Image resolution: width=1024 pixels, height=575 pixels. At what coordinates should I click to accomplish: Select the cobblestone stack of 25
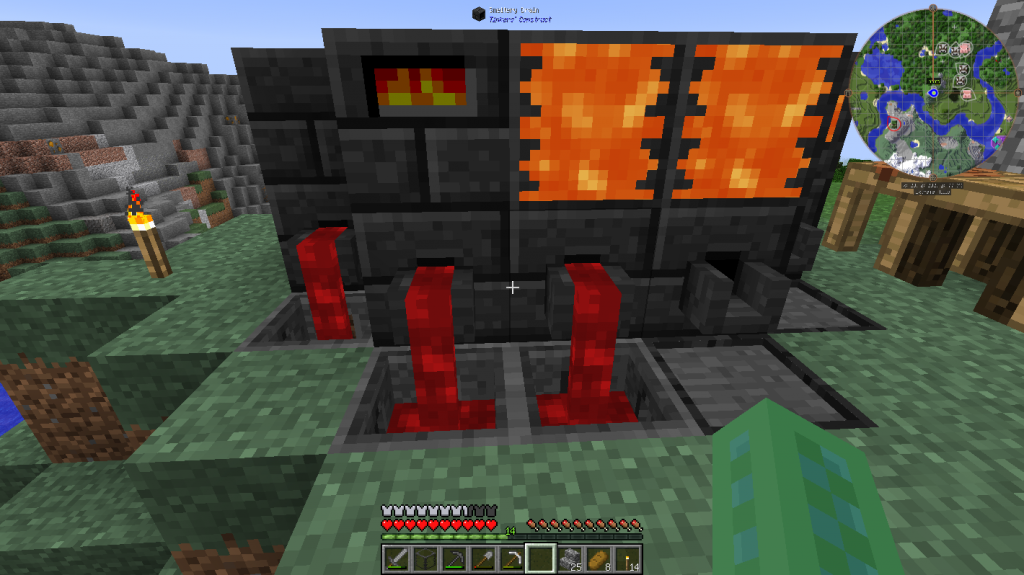pos(569,556)
